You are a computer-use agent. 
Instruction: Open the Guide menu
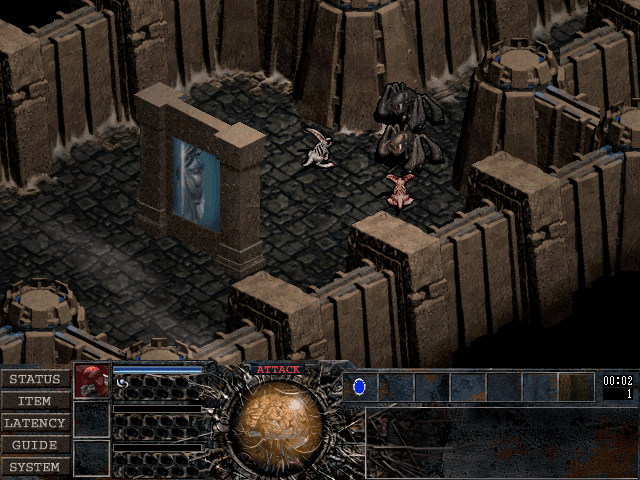[35, 445]
